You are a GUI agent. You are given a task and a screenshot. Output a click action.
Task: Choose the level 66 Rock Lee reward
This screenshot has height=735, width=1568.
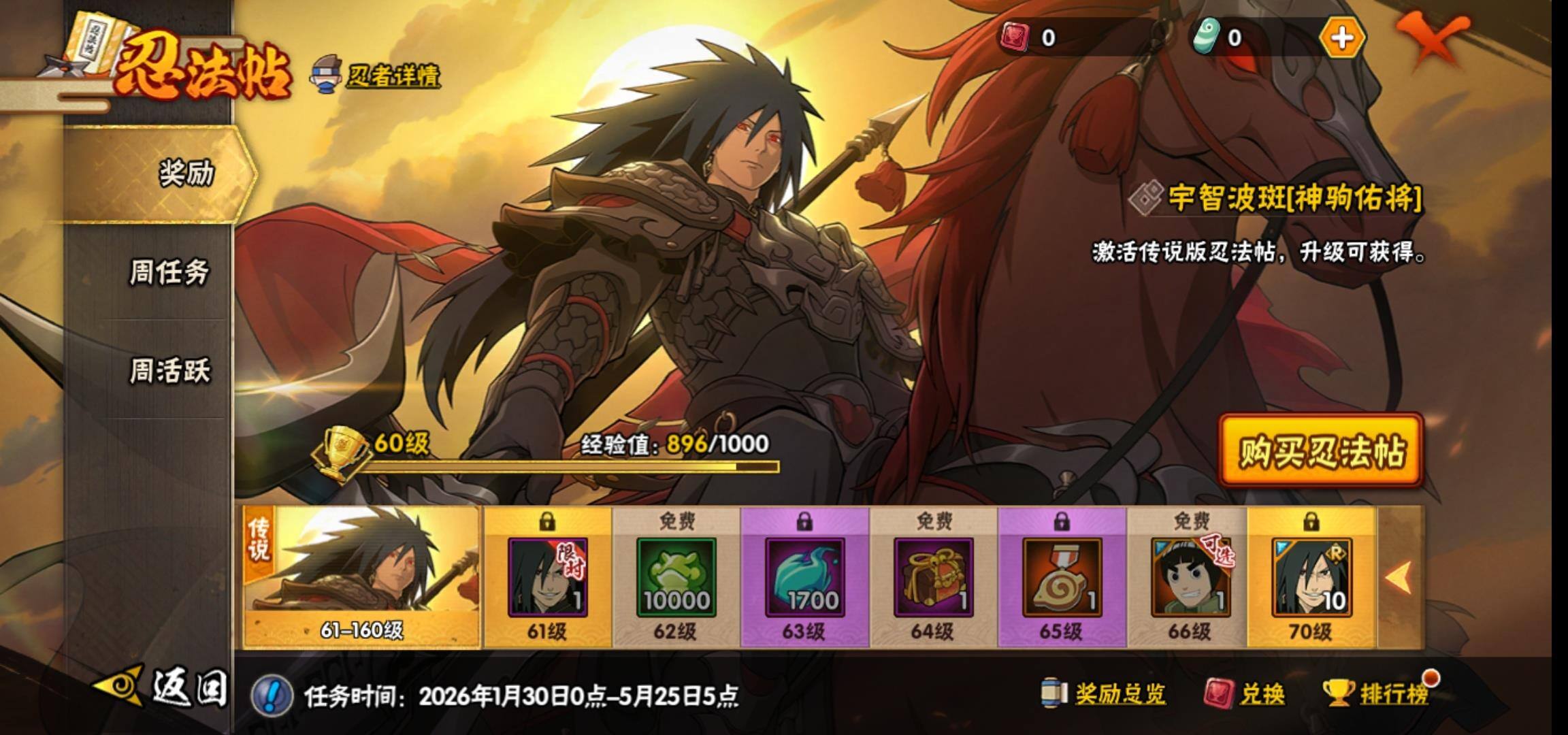tap(1190, 577)
